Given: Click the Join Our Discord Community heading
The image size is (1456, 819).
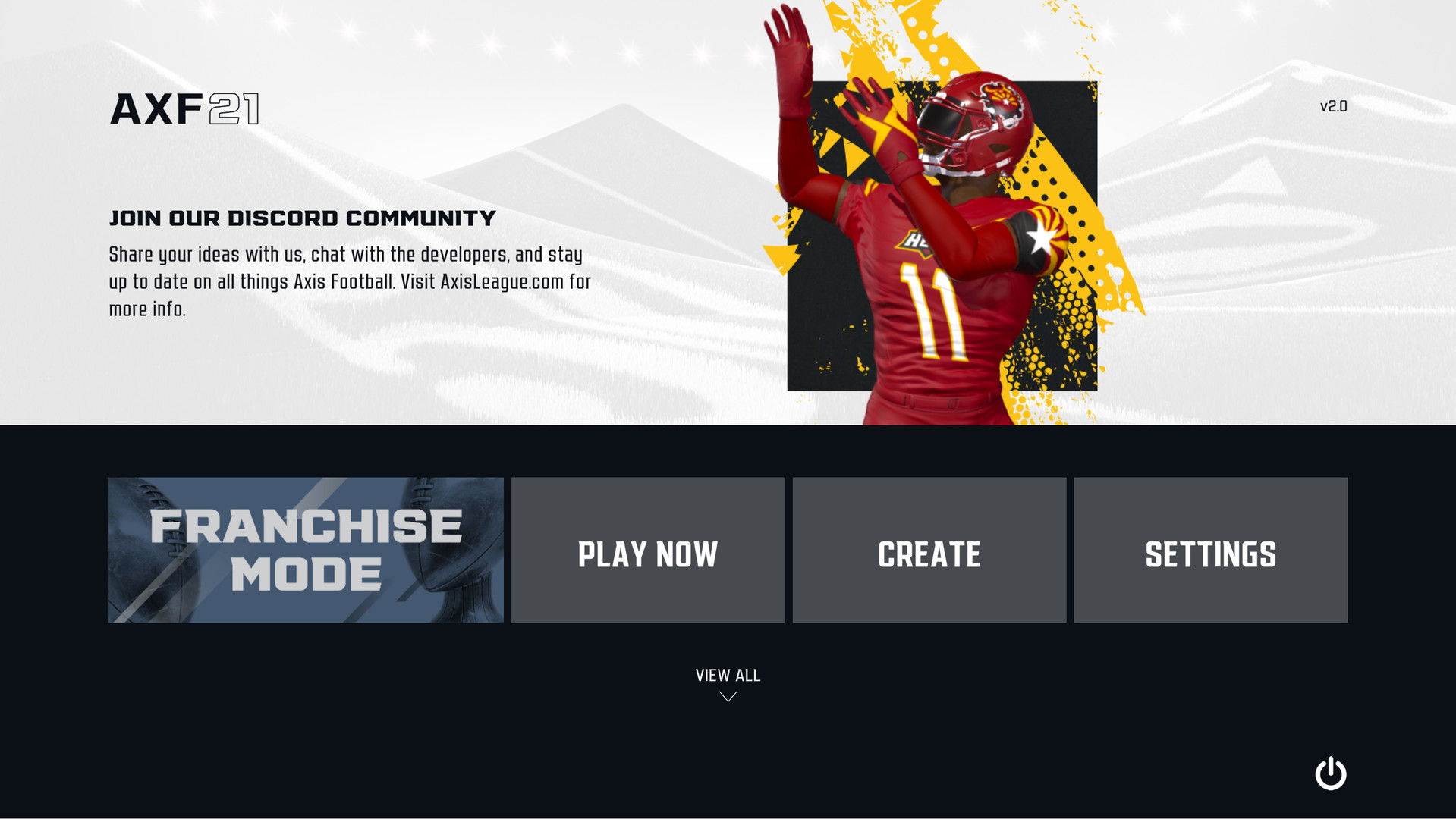Looking at the screenshot, I should [x=301, y=218].
